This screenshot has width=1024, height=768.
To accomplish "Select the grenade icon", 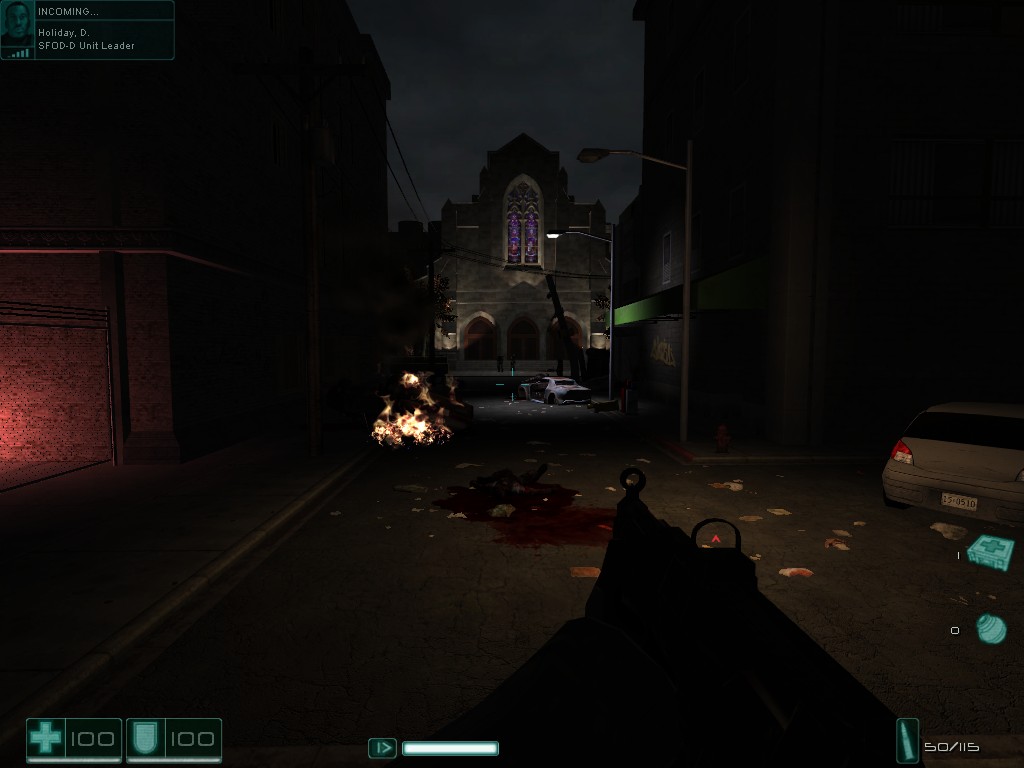I will (x=991, y=629).
